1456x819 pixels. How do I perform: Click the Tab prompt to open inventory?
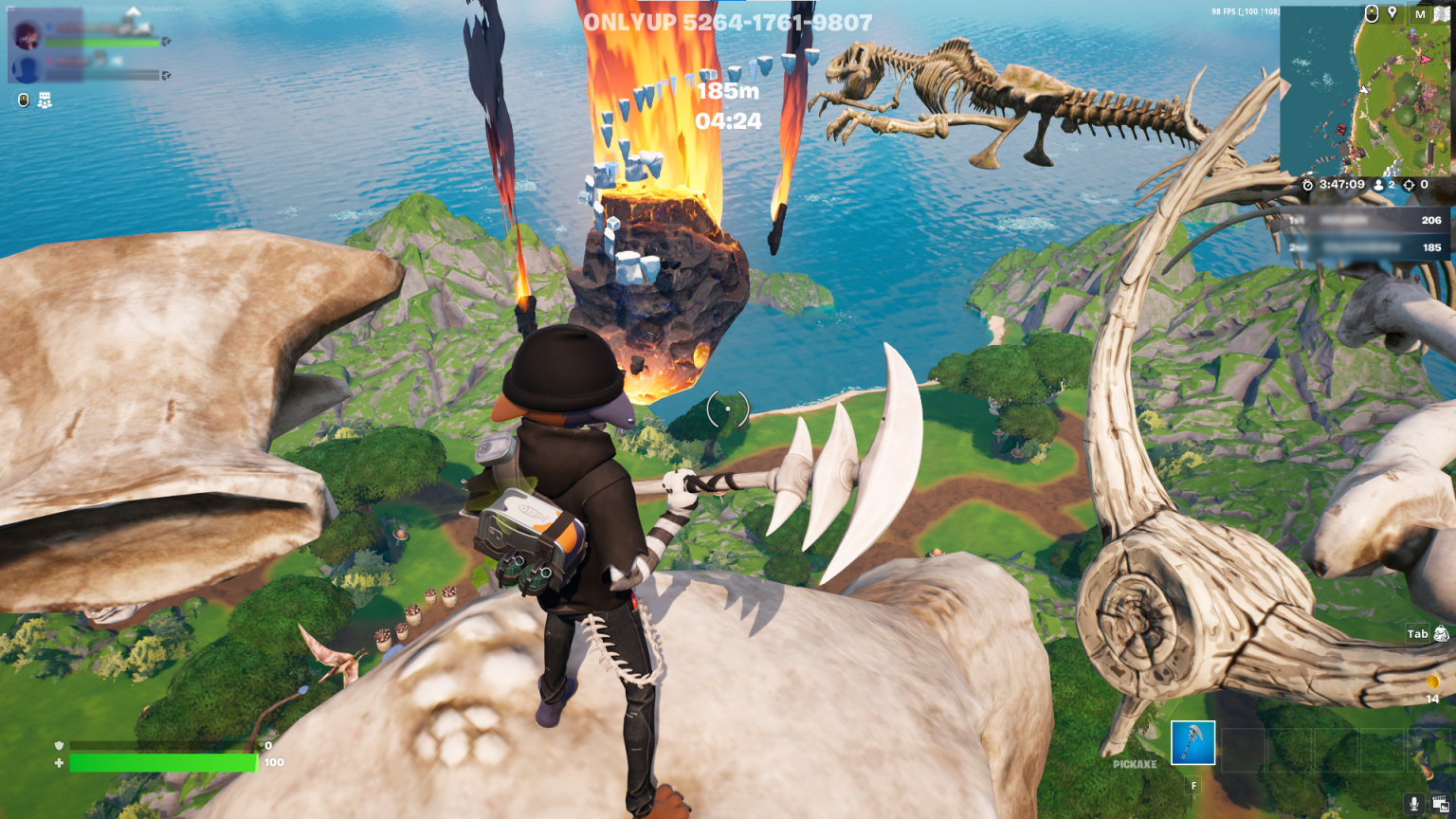tap(1416, 634)
